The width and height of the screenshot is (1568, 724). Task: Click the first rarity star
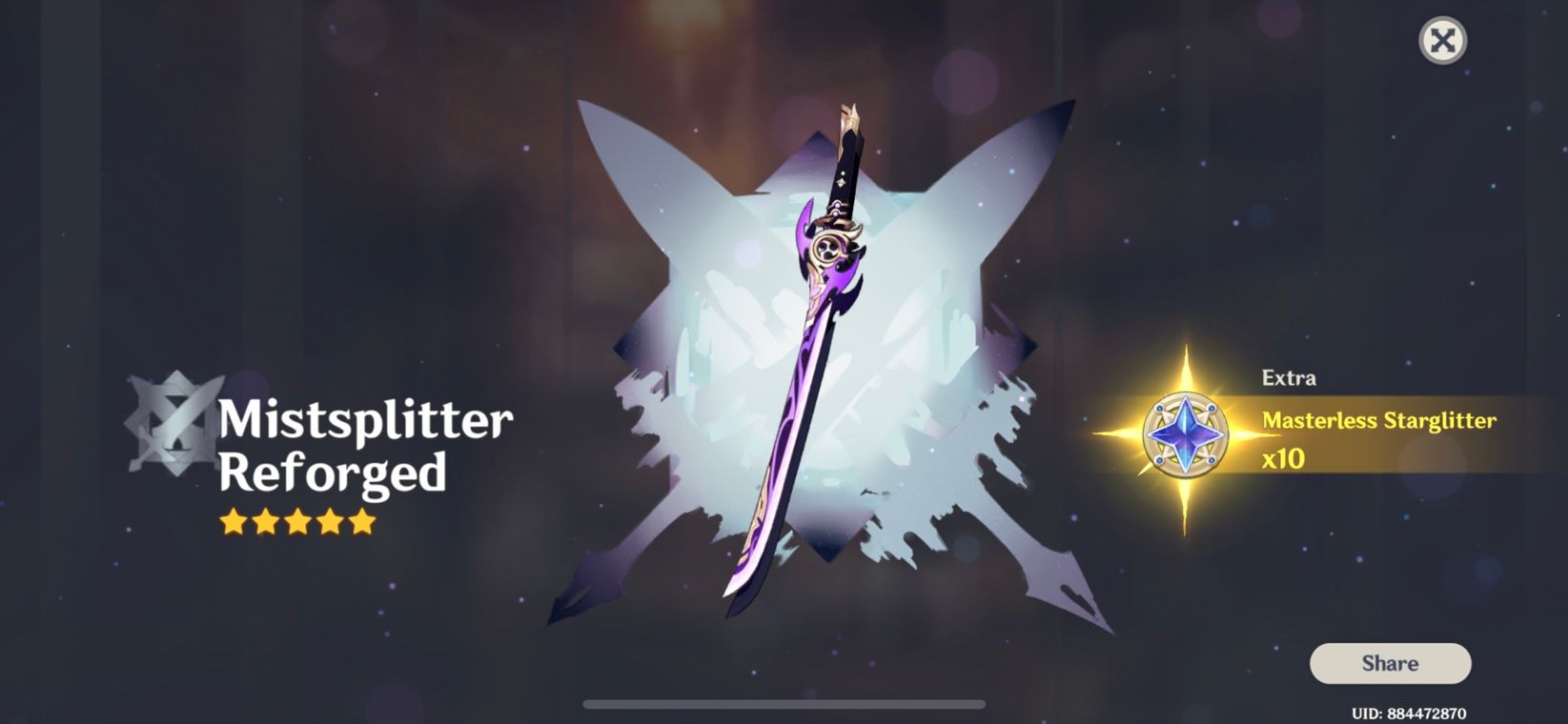pos(232,521)
